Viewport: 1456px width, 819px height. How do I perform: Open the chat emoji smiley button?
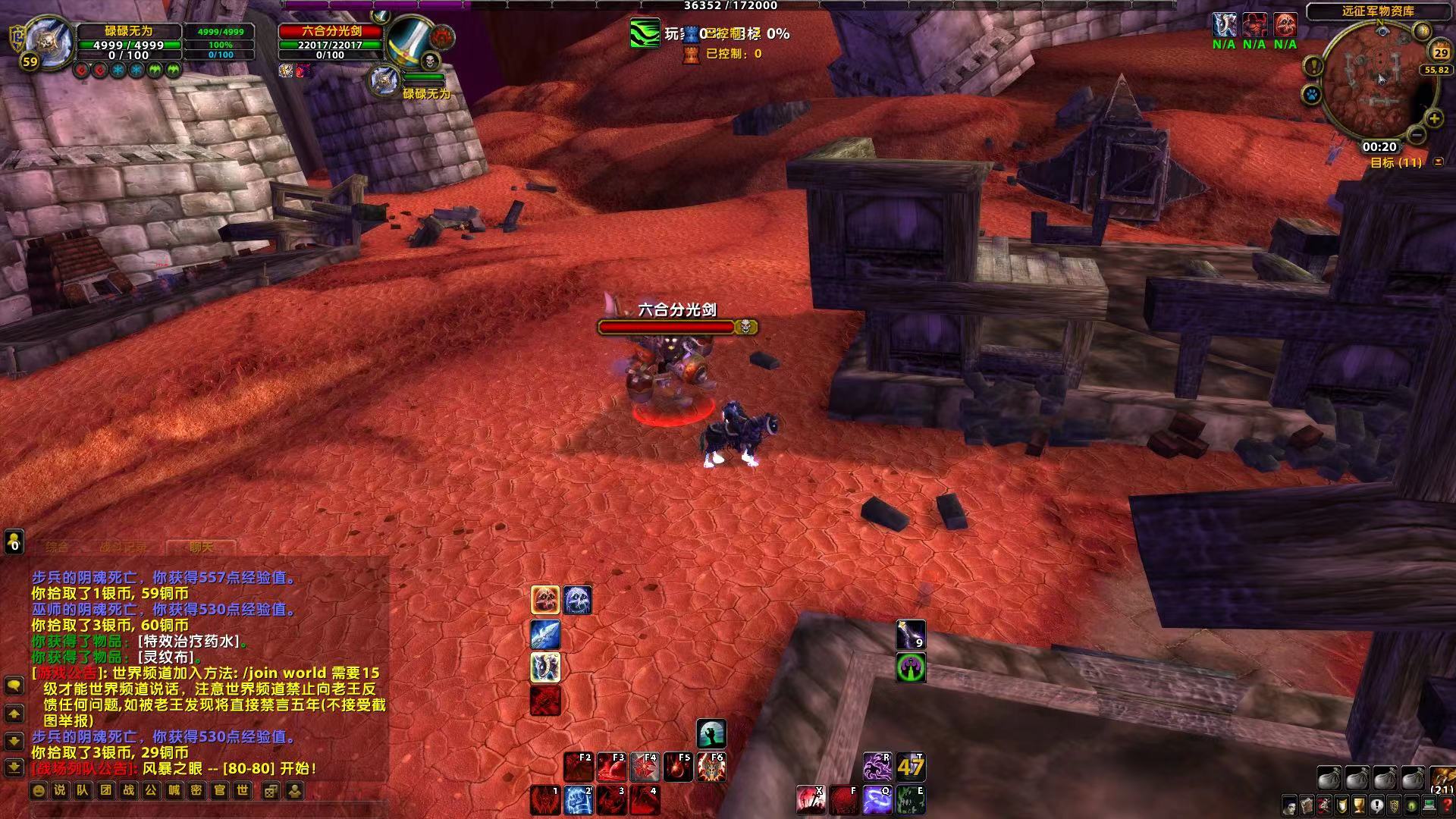(39, 791)
